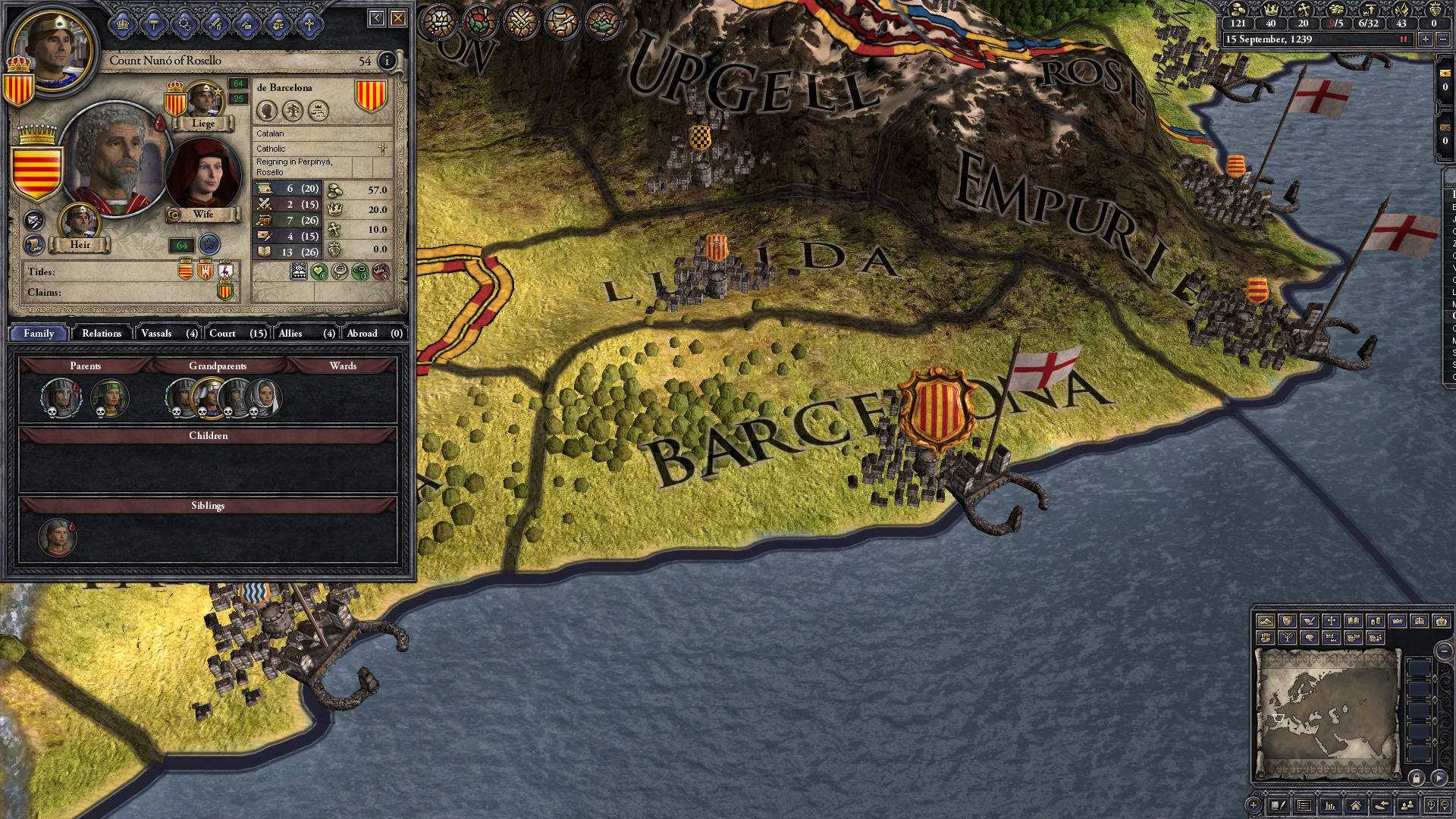Select the terrain map mode icon
1456x819 pixels.
[1266, 622]
